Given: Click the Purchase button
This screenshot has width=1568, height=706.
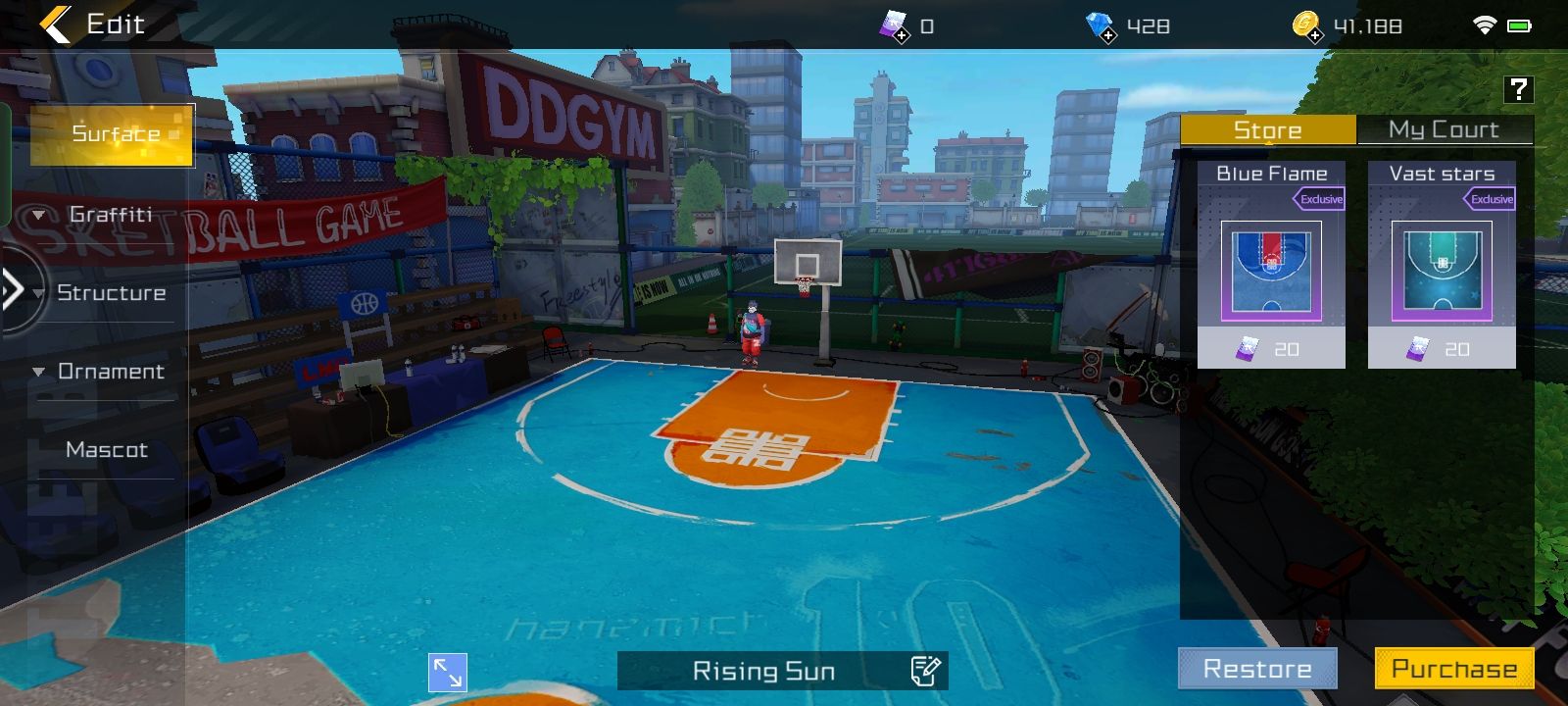Looking at the screenshot, I should (x=1454, y=669).
